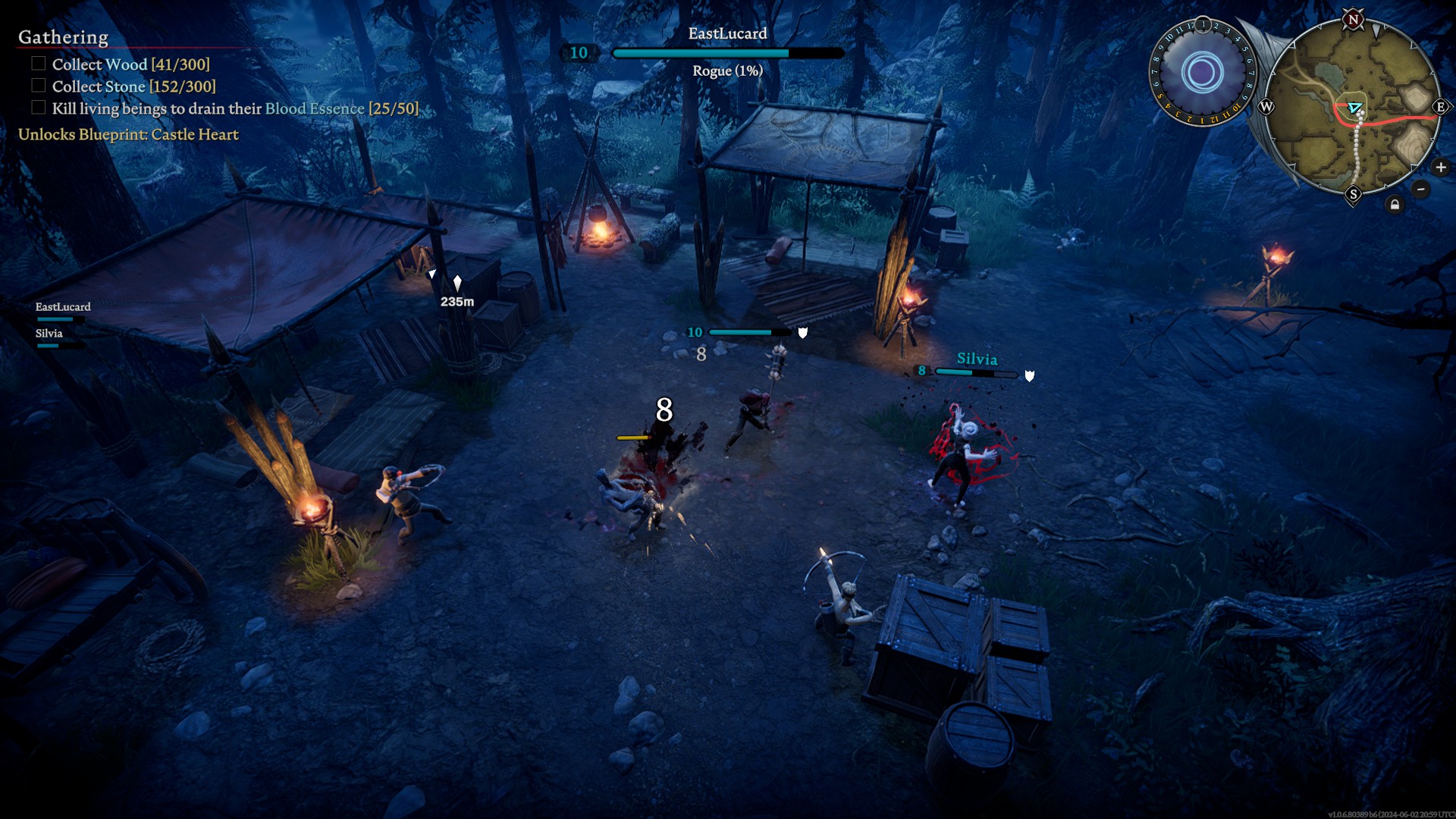
Task: Select EastLucard in the party list
Action: pos(64,307)
